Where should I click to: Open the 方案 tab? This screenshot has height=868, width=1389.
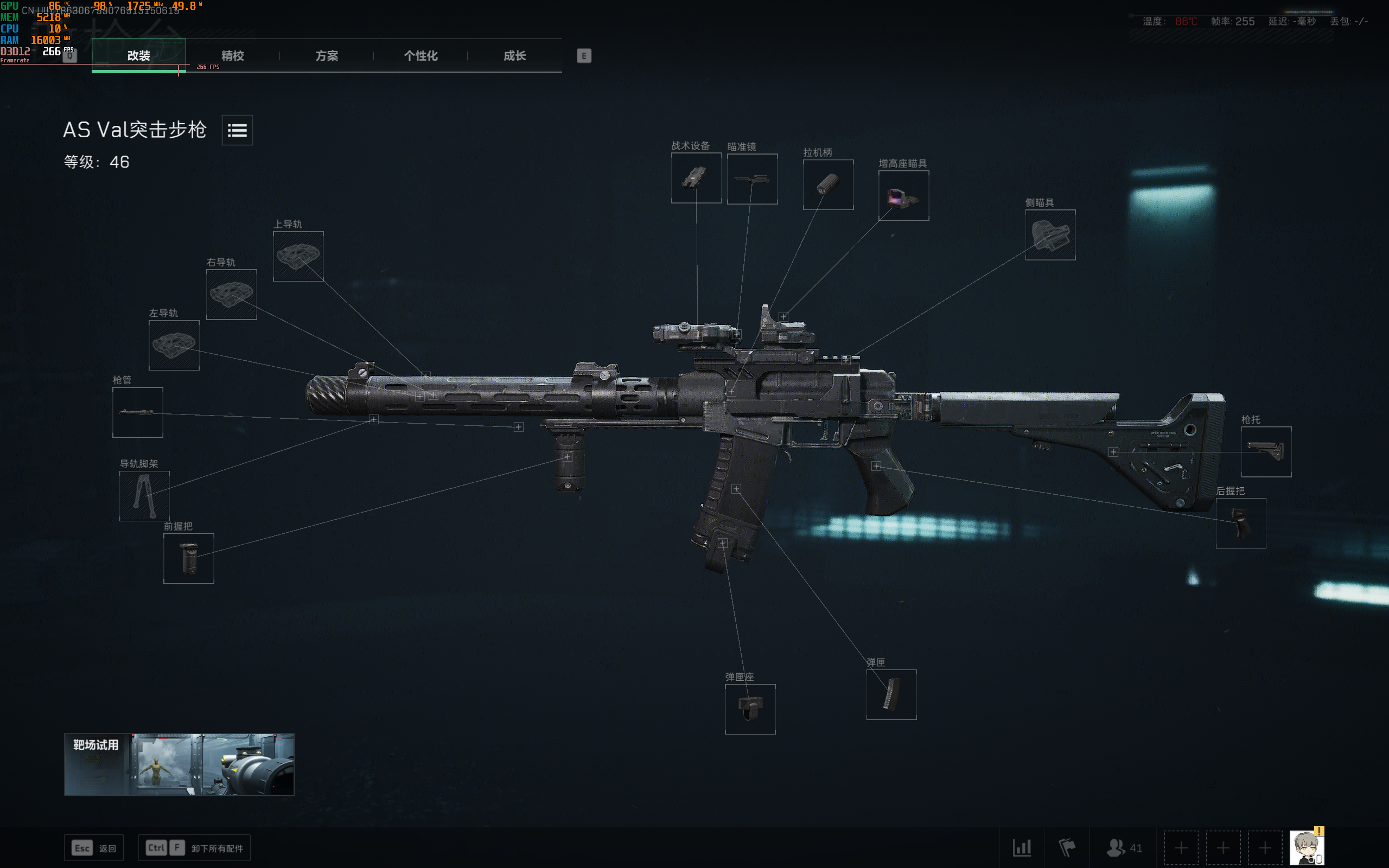click(327, 56)
